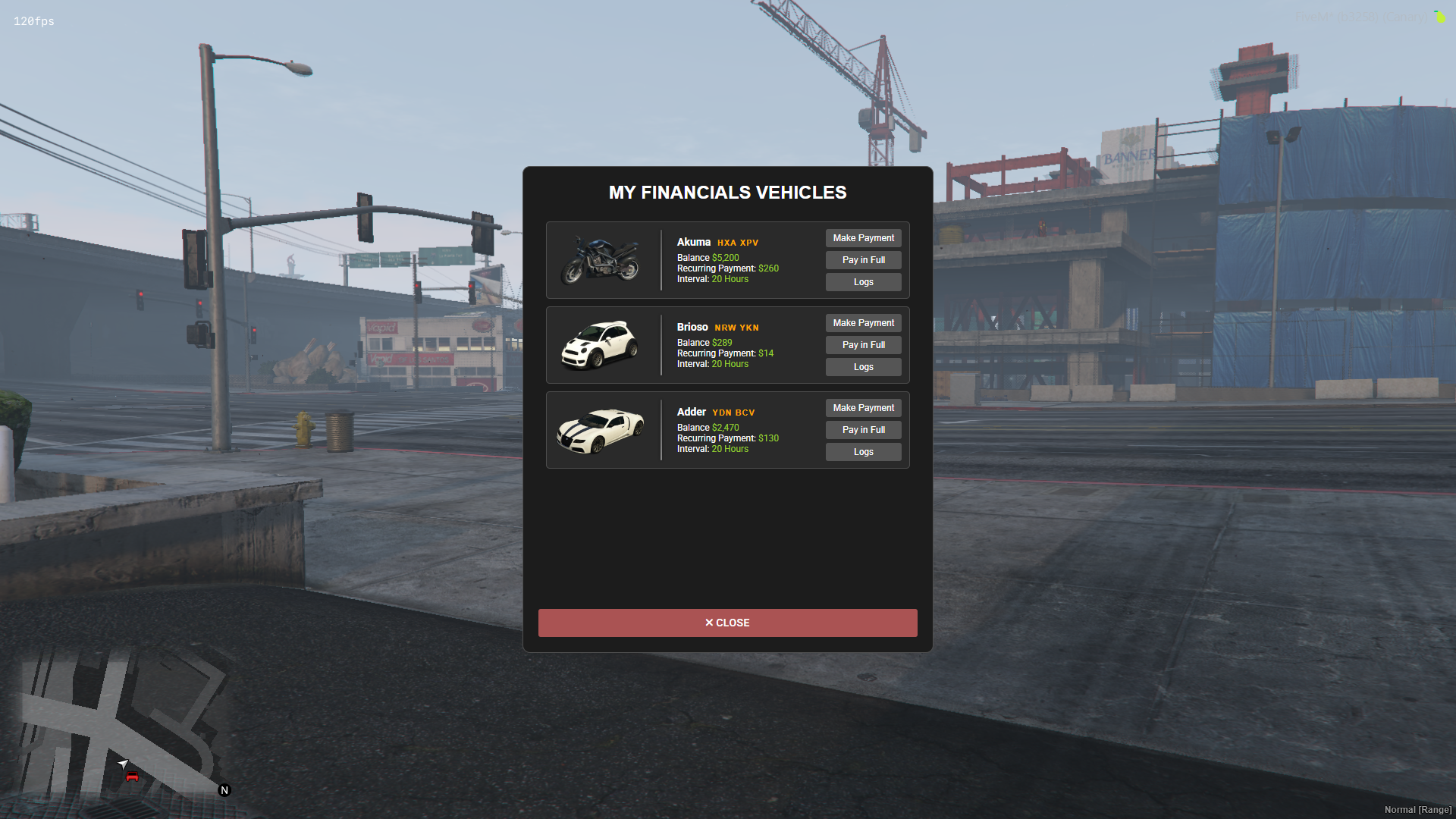Click Make Payment for the Adder
Image resolution: width=1456 pixels, height=819 pixels.
[863, 407]
